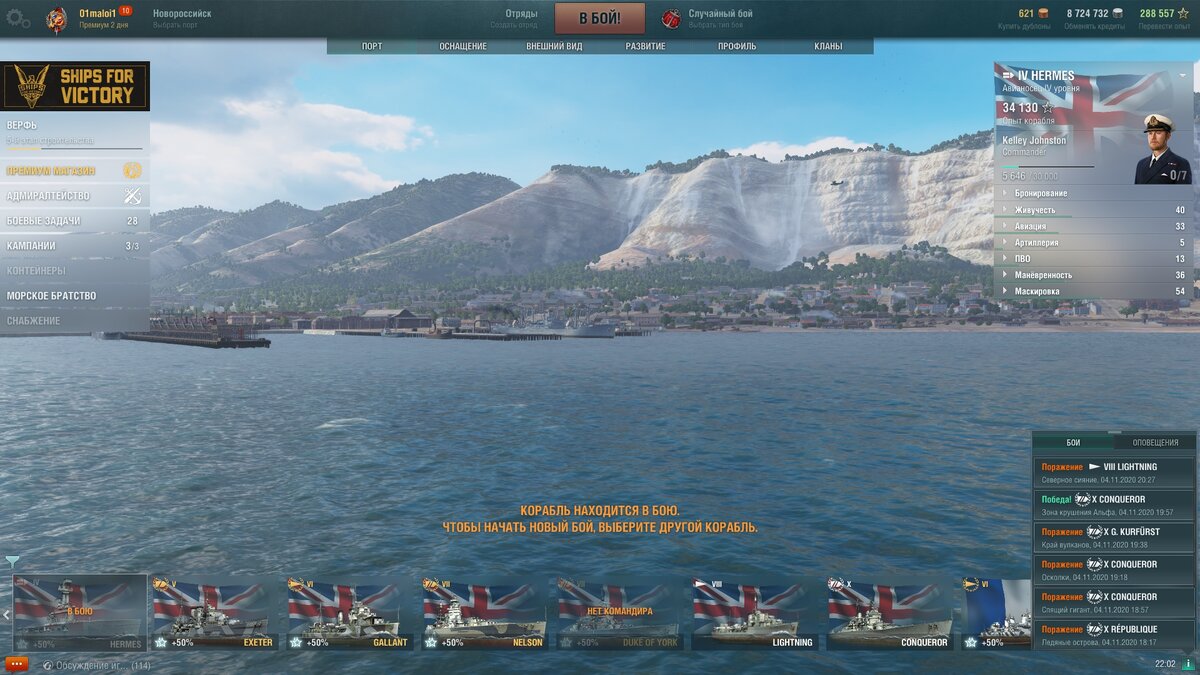The width and height of the screenshot is (1200, 675).
Task: Show the Профиль tab
Action: tap(737, 46)
